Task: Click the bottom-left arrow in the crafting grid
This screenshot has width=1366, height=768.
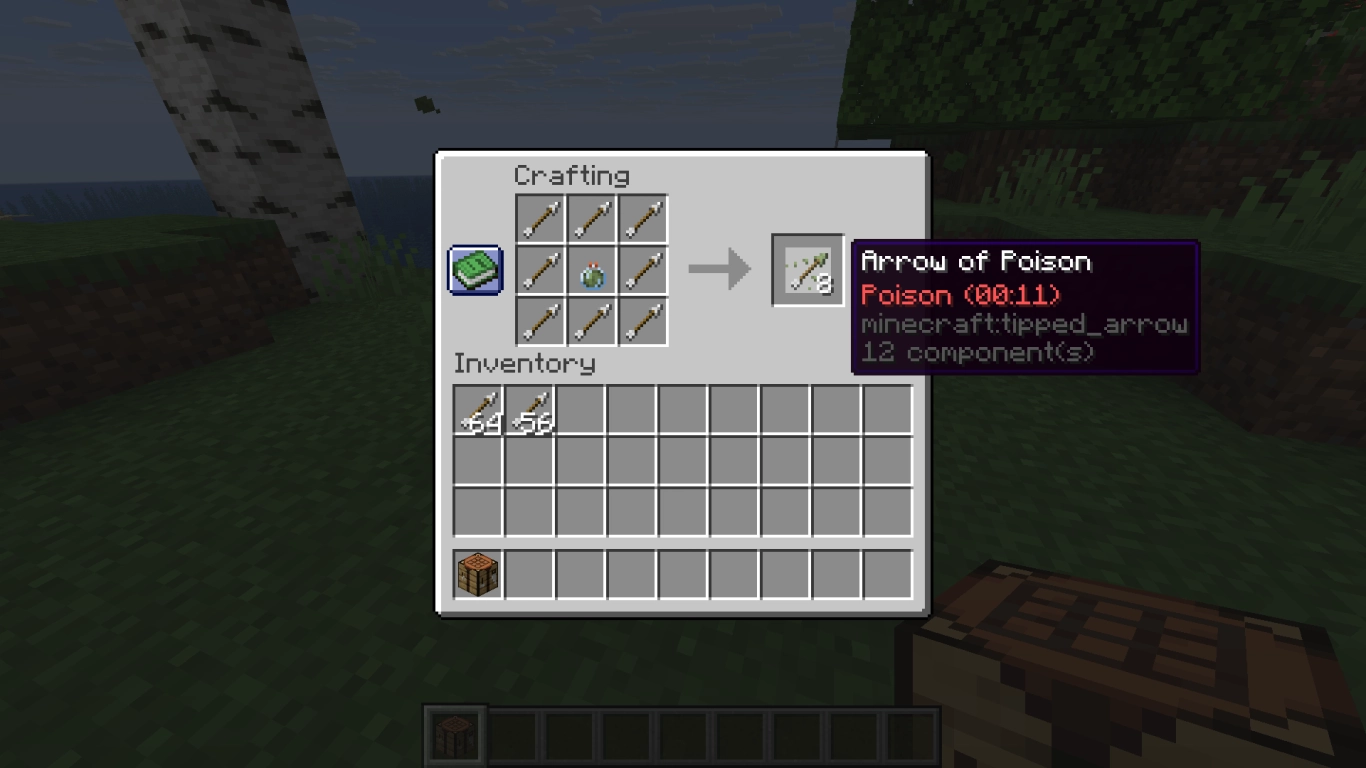Action: pyautogui.click(x=540, y=321)
